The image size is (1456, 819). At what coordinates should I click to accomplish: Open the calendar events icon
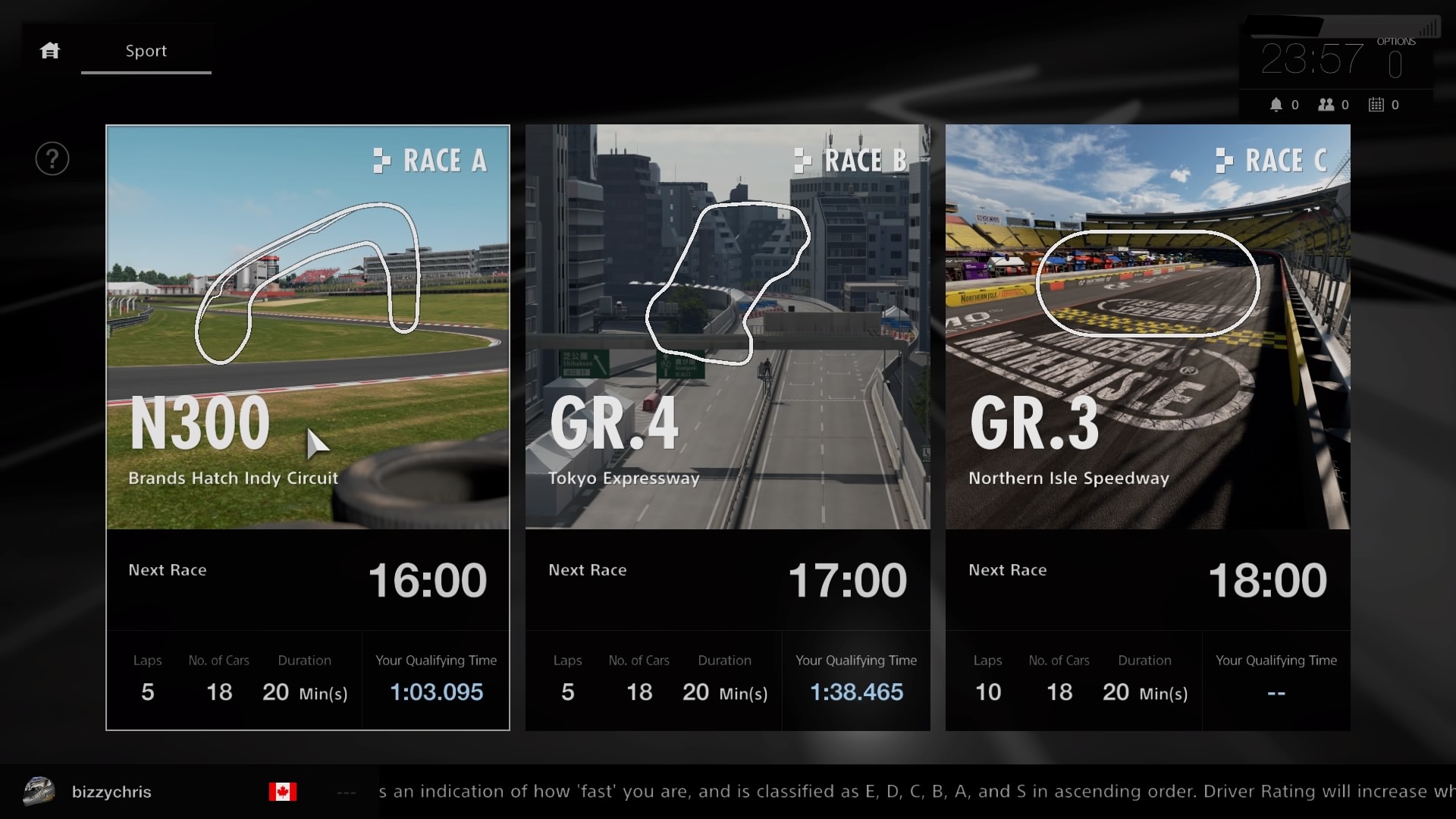[x=1376, y=105]
